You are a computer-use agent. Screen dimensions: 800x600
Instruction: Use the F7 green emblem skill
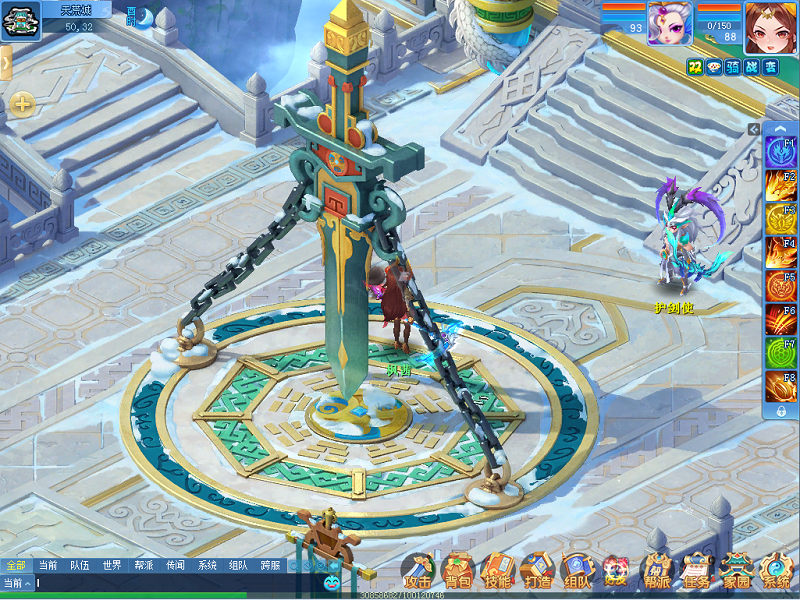[780, 353]
